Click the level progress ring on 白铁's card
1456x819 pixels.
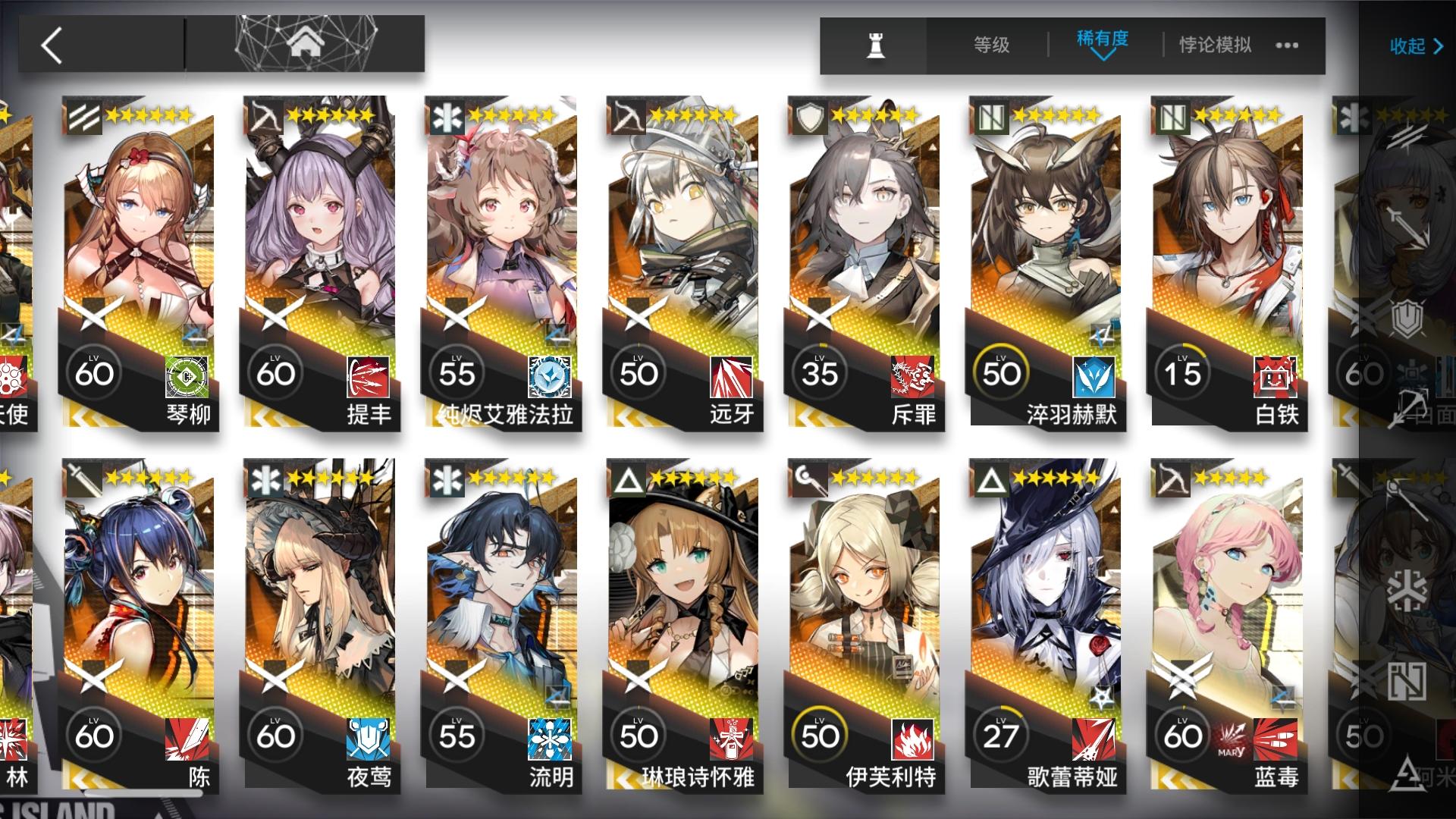pos(1184,372)
